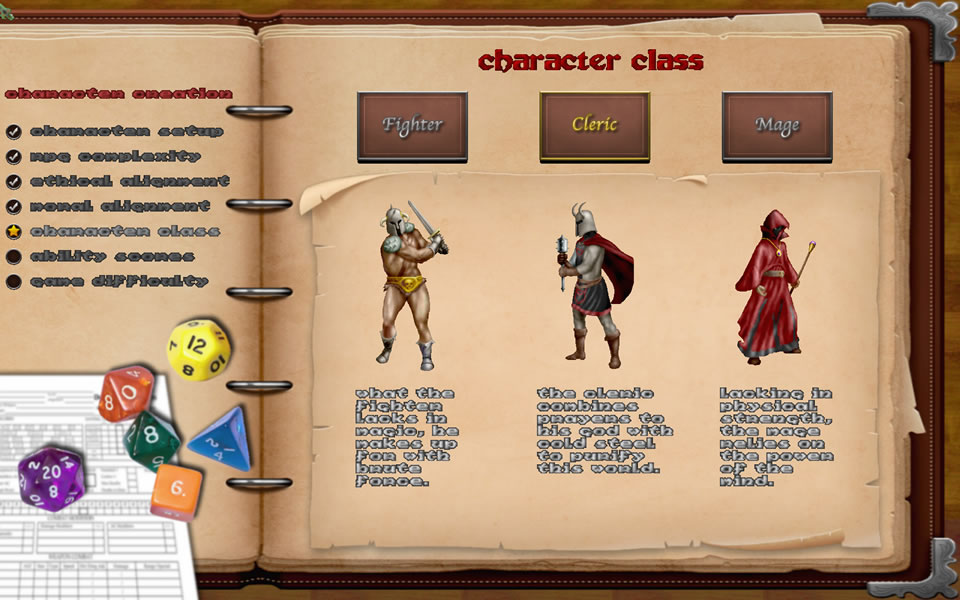Screen dimensions: 960x600
Task: Return to Ethical Alignment step
Action: click(129, 181)
